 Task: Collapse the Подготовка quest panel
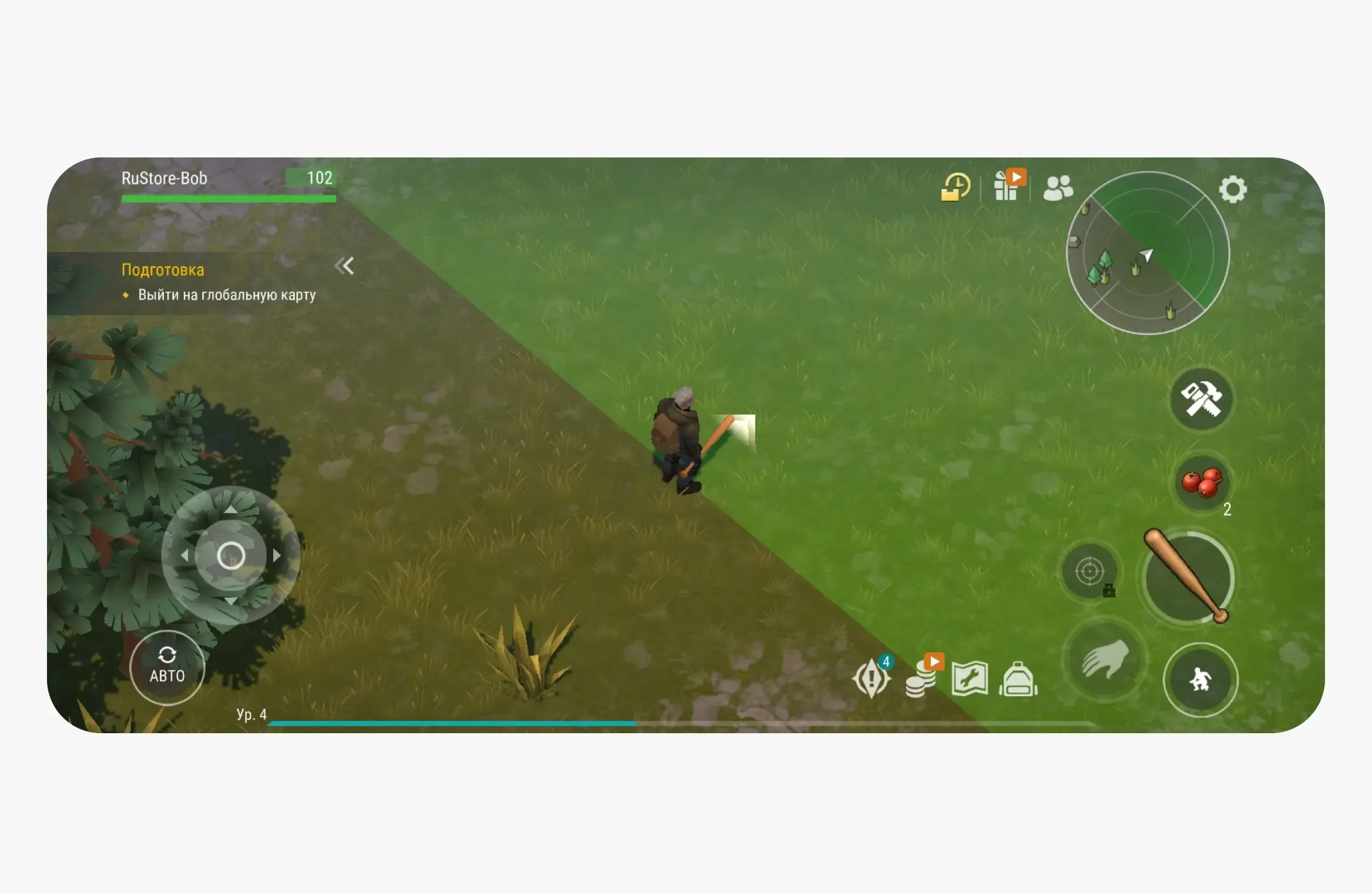345,266
